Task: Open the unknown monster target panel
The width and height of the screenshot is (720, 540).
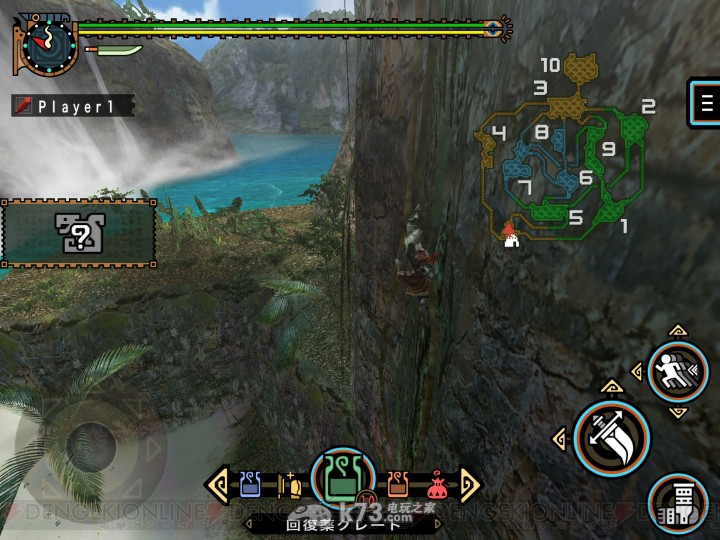Action: pyautogui.click(x=77, y=235)
